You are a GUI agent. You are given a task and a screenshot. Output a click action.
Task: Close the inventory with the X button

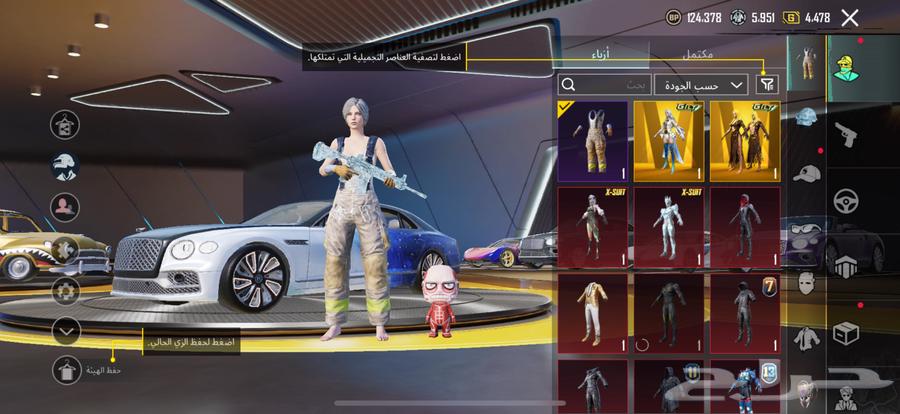click(850, 17)
